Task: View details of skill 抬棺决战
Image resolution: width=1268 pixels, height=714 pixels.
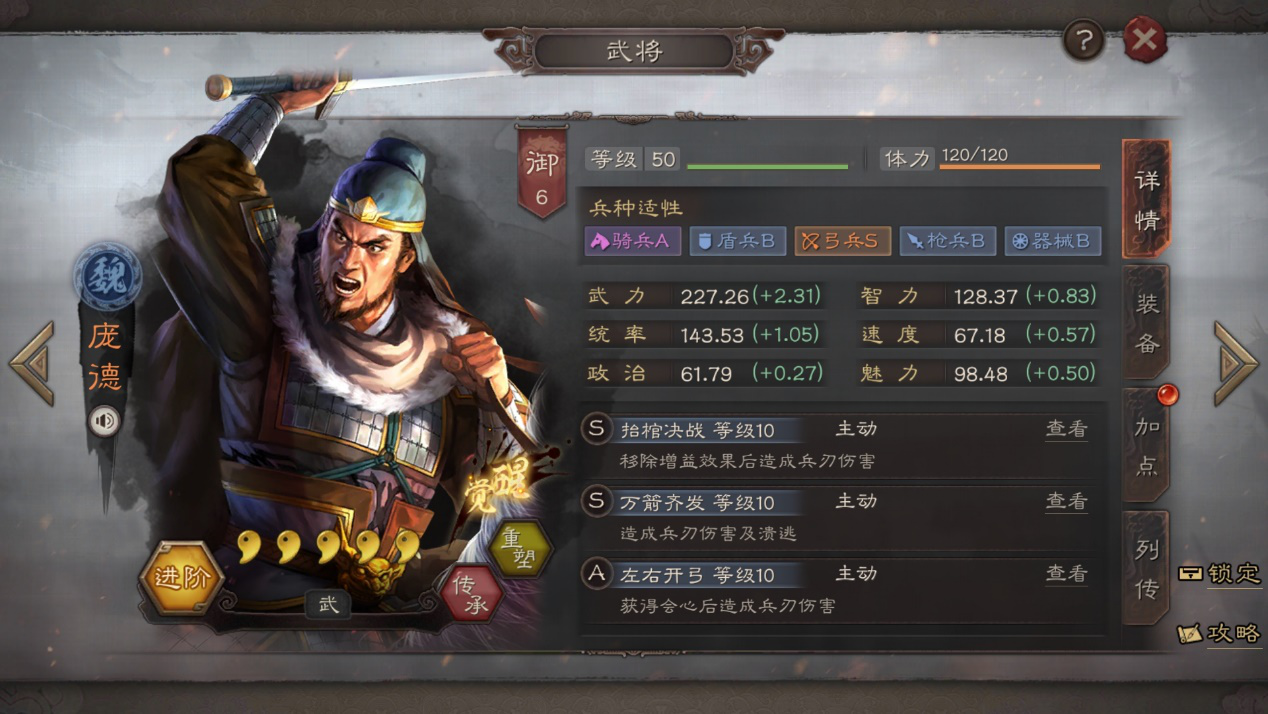Action: [x=1066, y=429]
